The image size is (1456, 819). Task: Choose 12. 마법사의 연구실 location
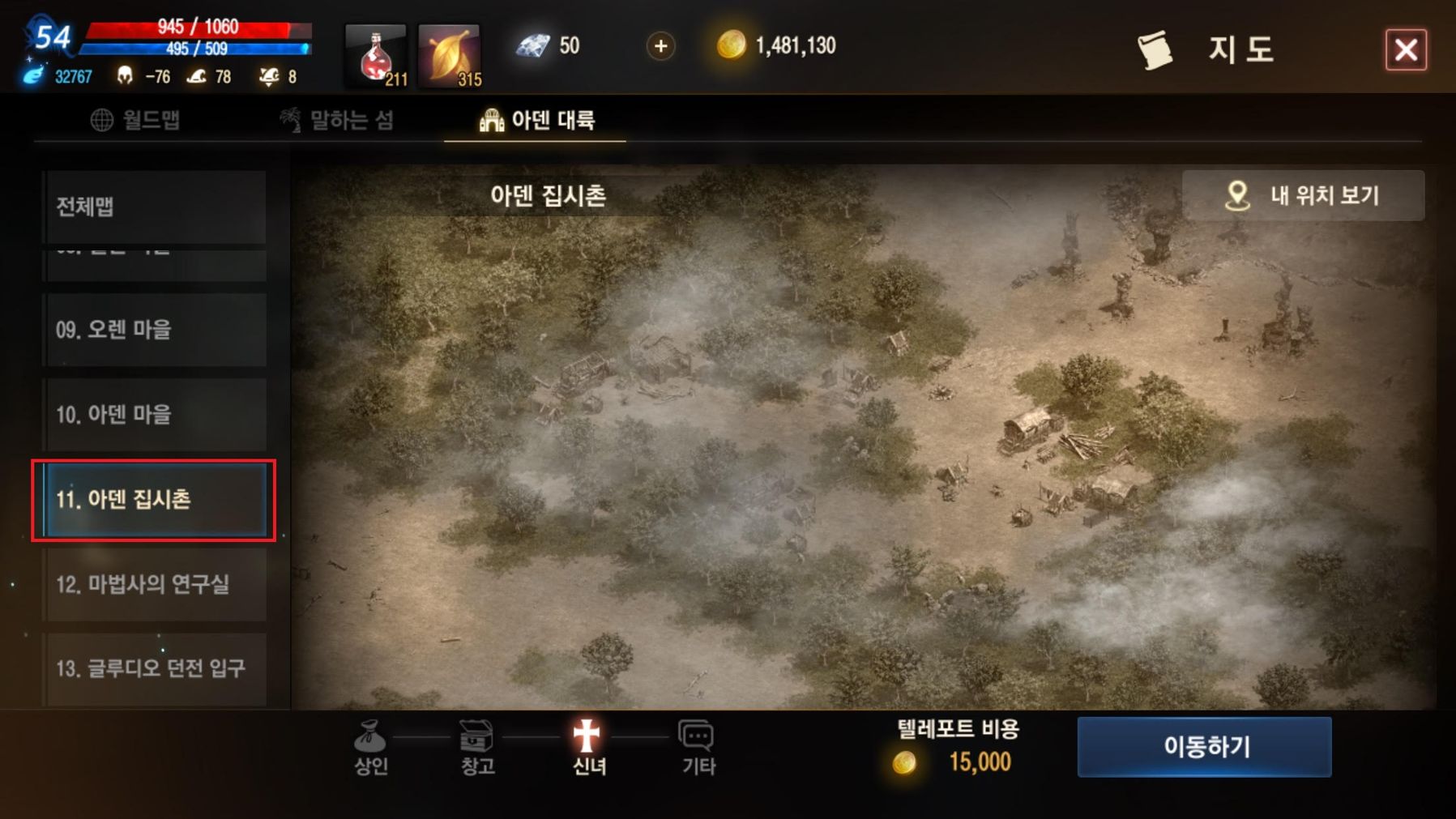pyautogui.click(x=155, y=584)
